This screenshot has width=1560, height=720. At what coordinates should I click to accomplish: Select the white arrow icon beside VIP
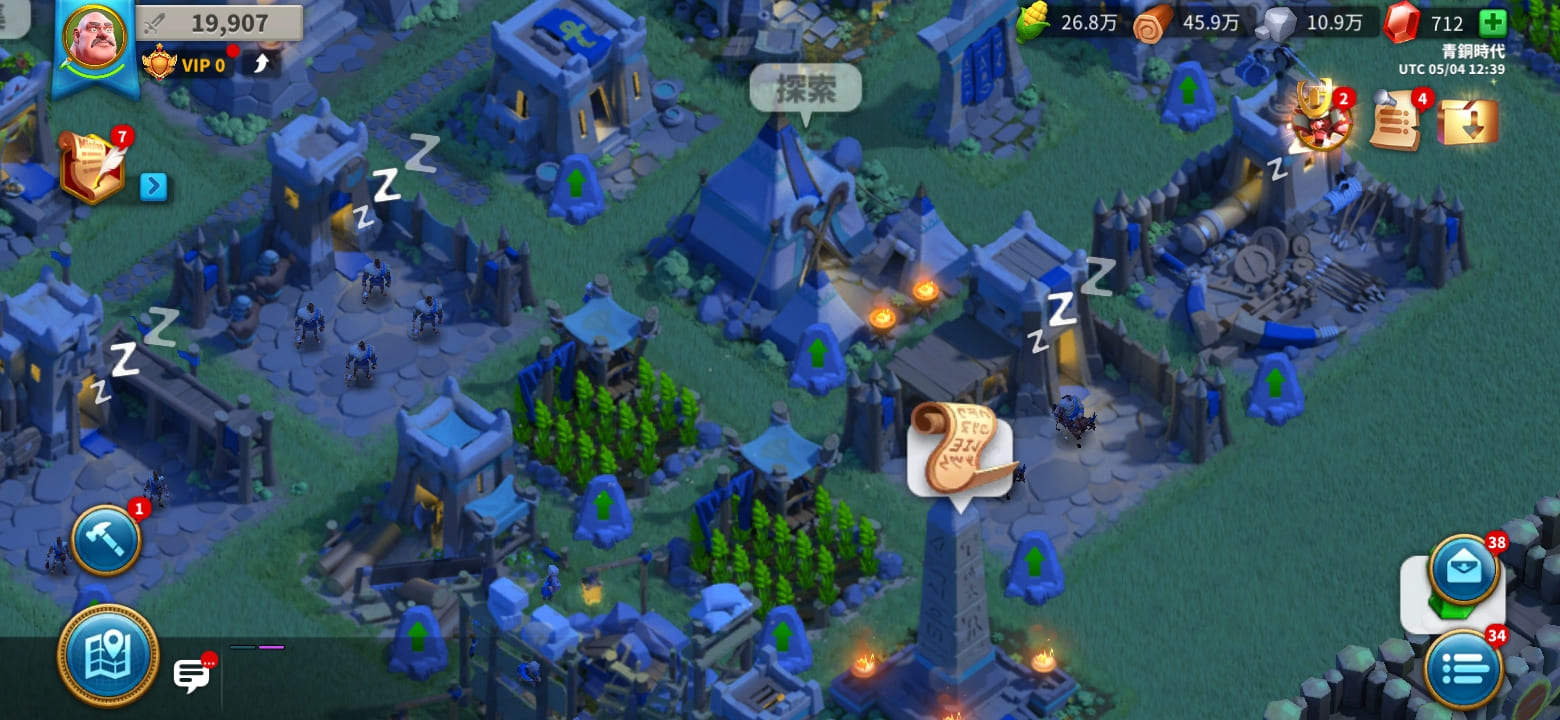pyautogui.click(x=261, y=65)
